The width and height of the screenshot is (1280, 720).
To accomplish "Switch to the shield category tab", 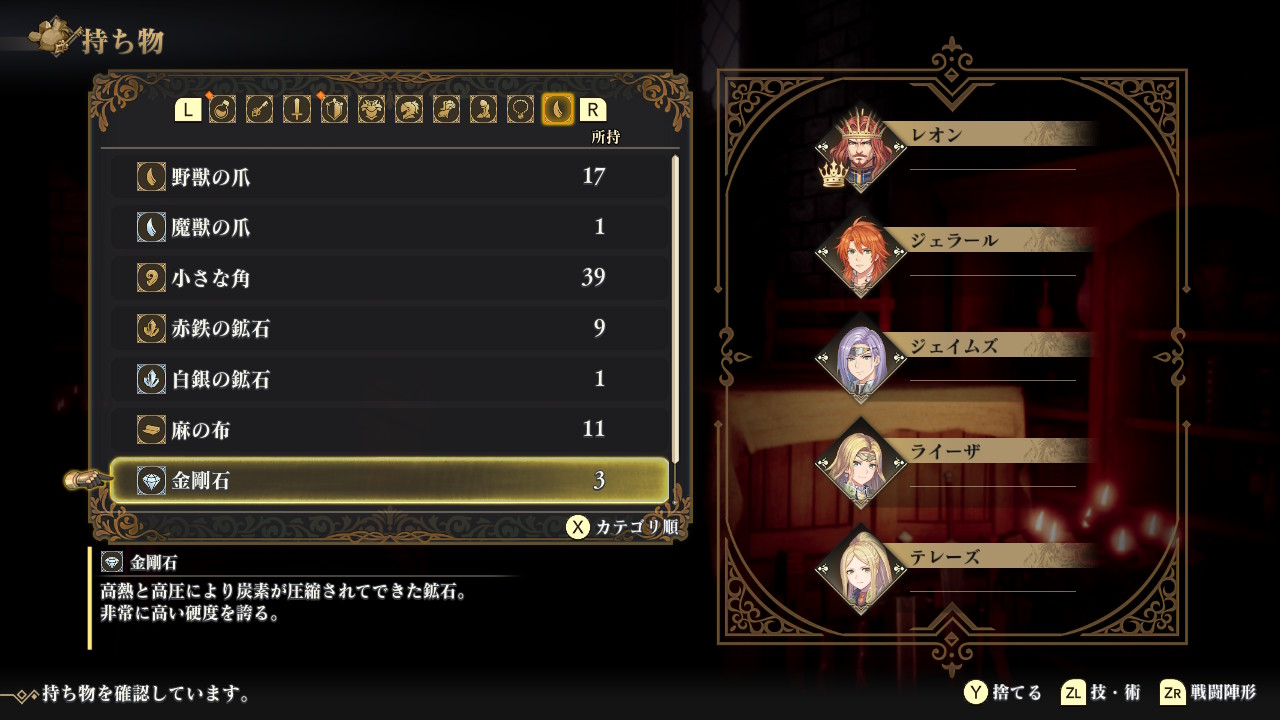I will tap(334, 109).
